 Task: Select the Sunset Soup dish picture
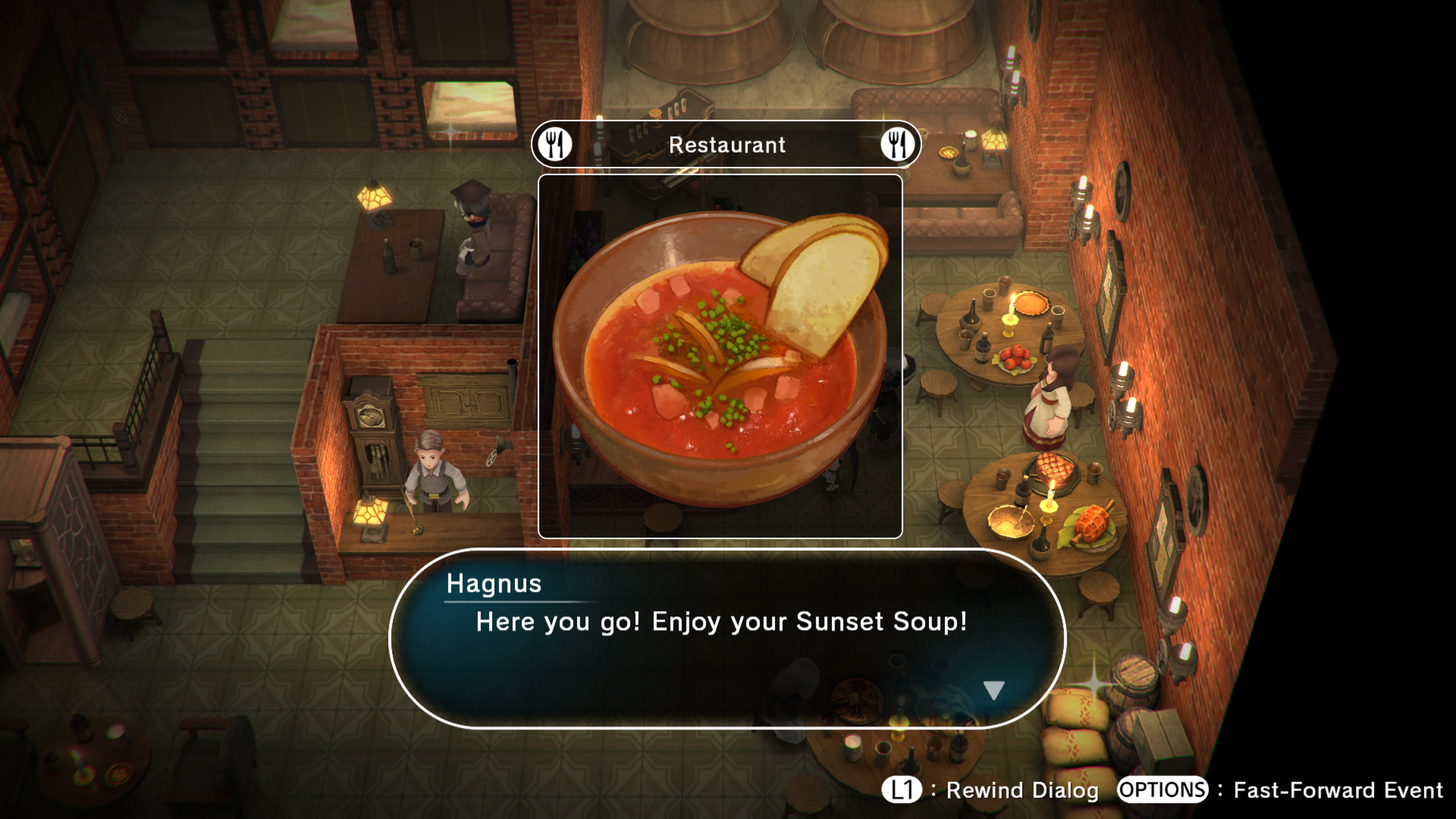tap(720, 356)
